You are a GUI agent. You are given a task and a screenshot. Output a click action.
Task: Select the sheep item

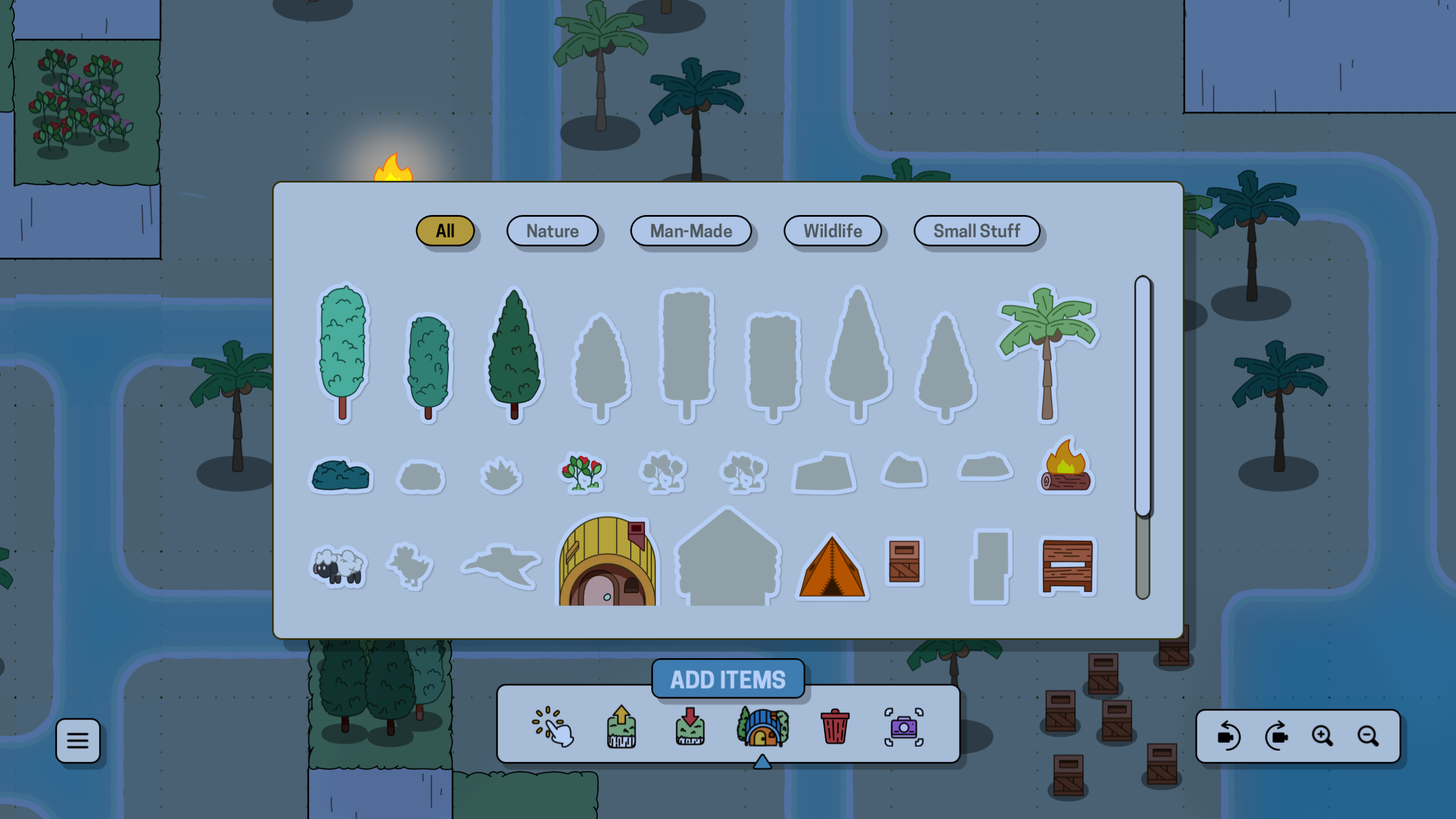pyautogui.click(x=339, y=565)
